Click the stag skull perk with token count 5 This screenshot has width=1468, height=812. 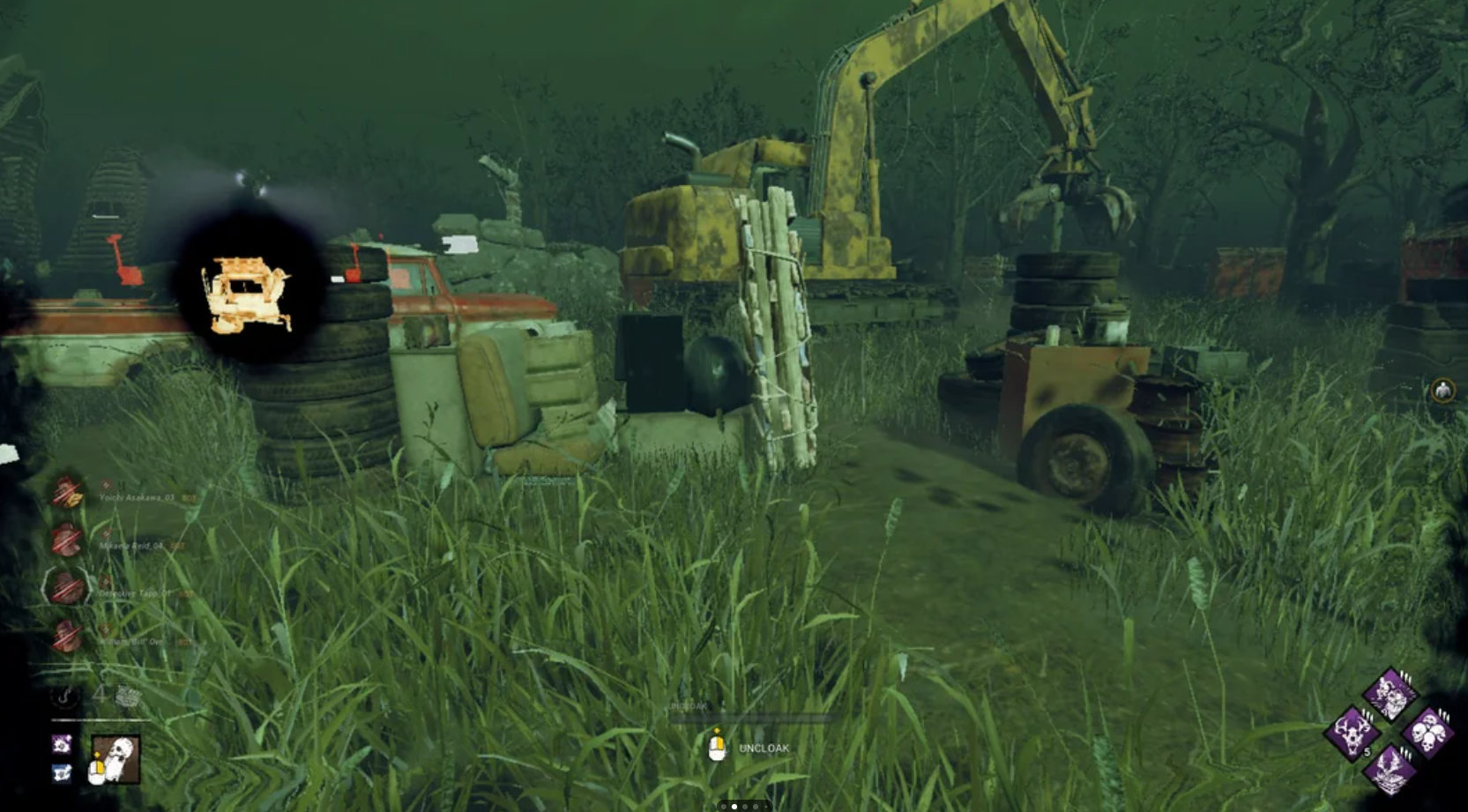pyautogui.click(x=1352, y=734)
